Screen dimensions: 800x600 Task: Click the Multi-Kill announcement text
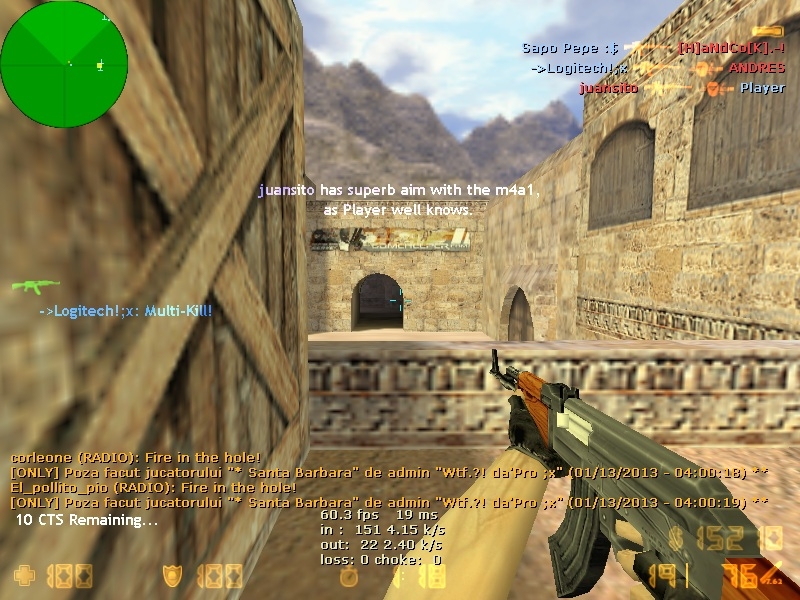[x=126, y=311]
